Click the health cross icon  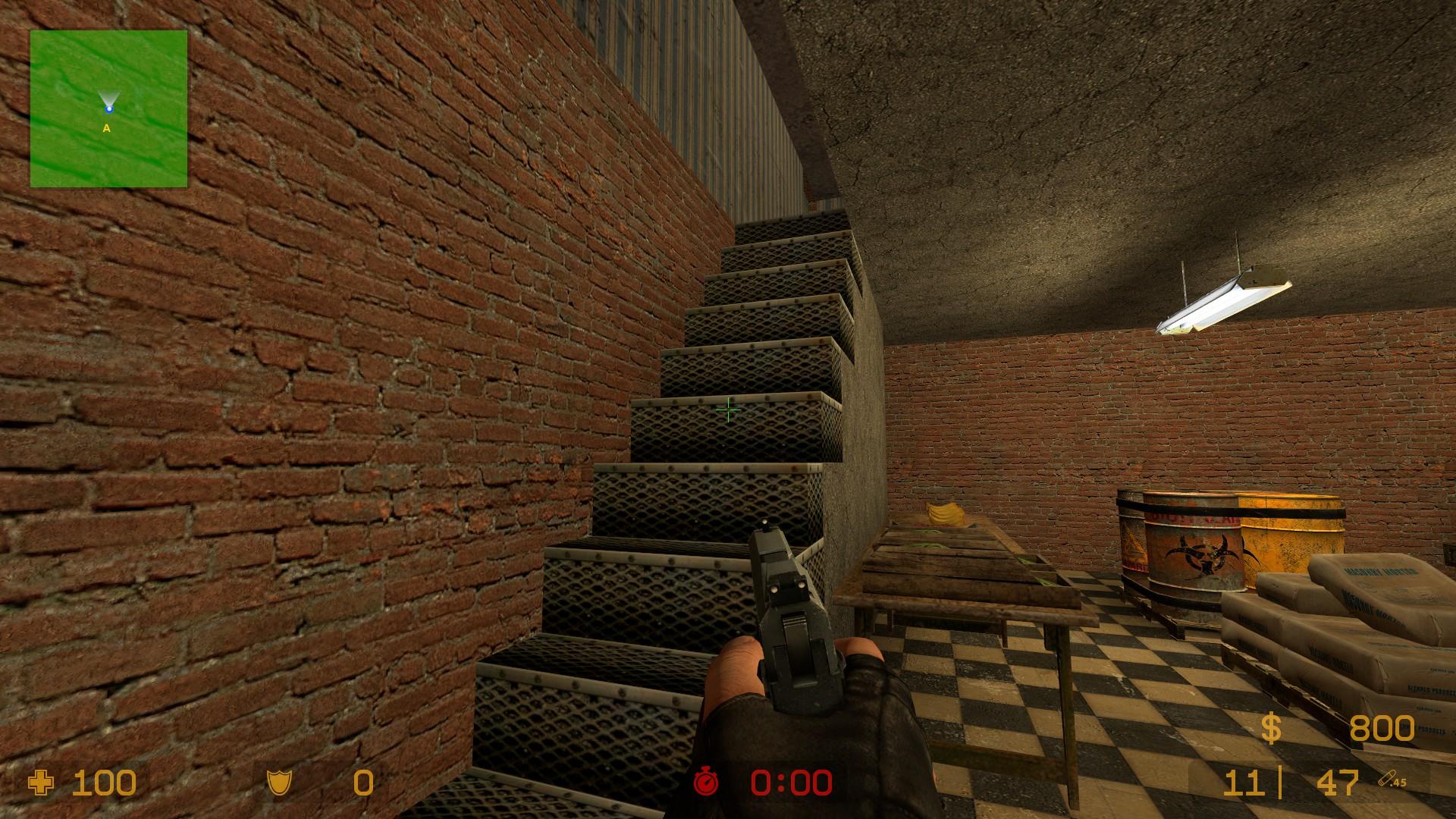(x=41, y=783)
